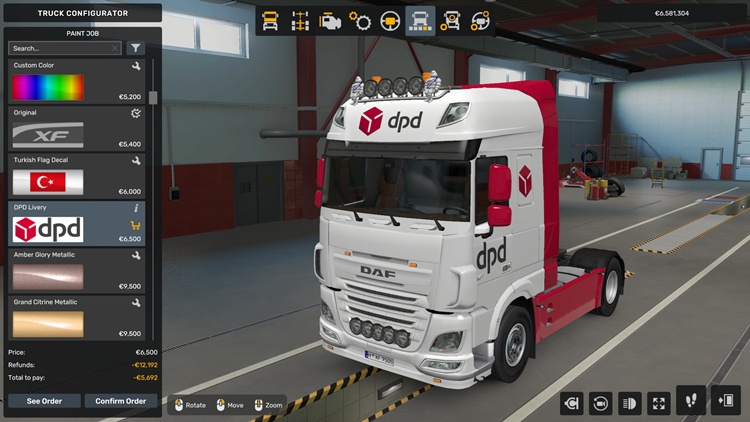
Task: Switch to the steering wheel interior category
Action: click(390, 21)
